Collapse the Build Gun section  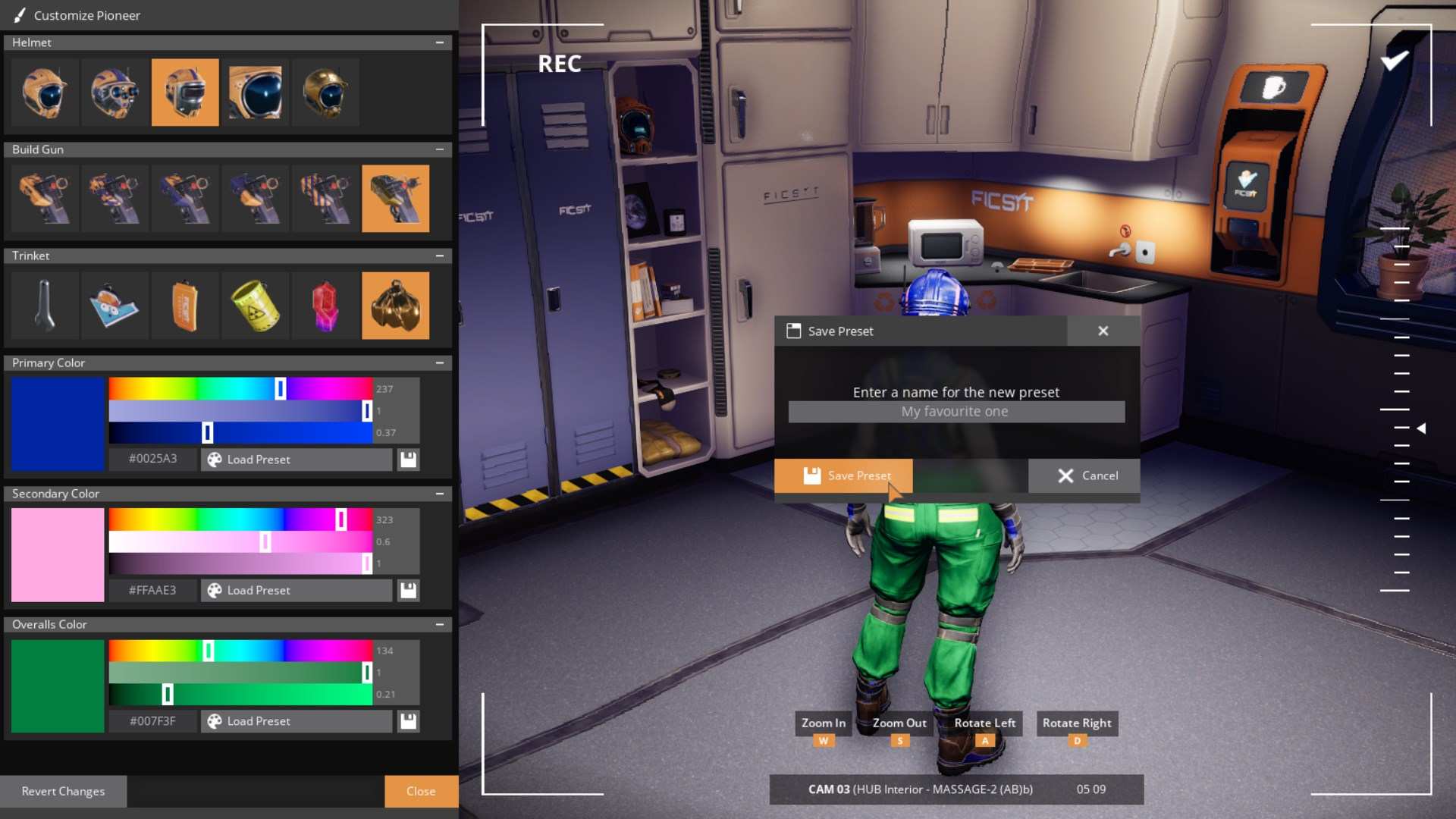click(x=441, y=149)
